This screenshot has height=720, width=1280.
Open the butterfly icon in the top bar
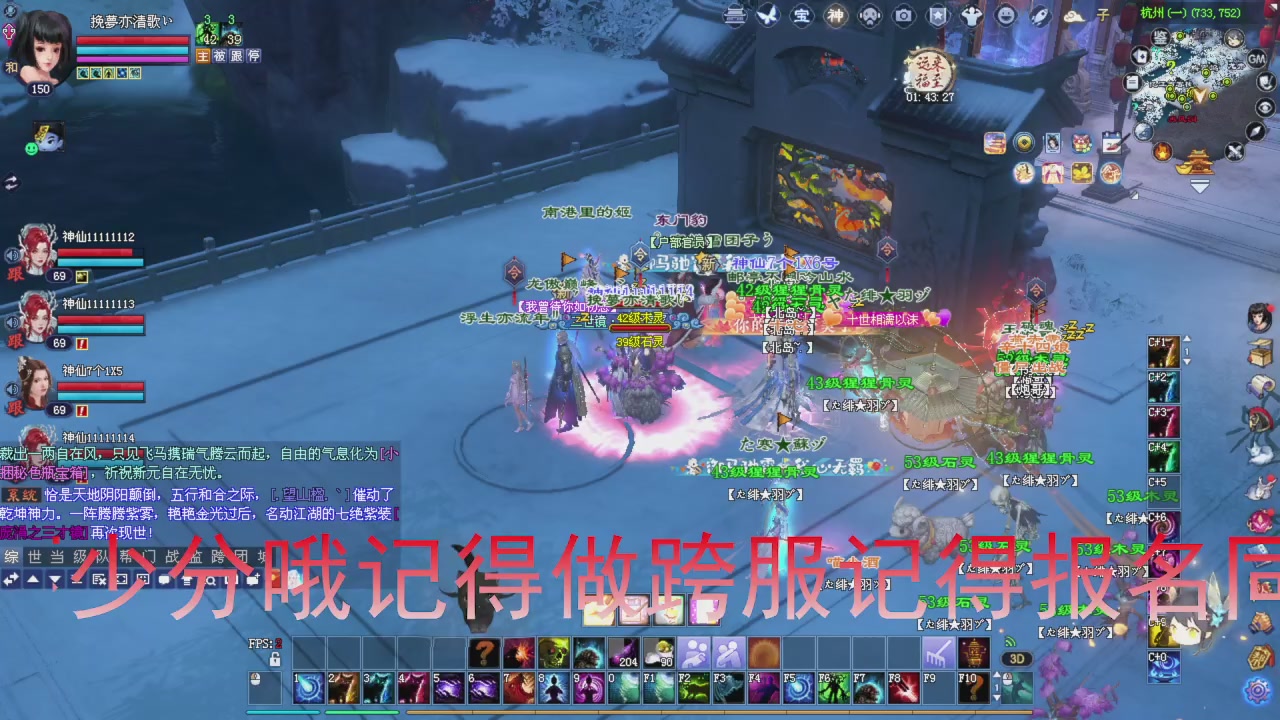(x=767, y=14)
